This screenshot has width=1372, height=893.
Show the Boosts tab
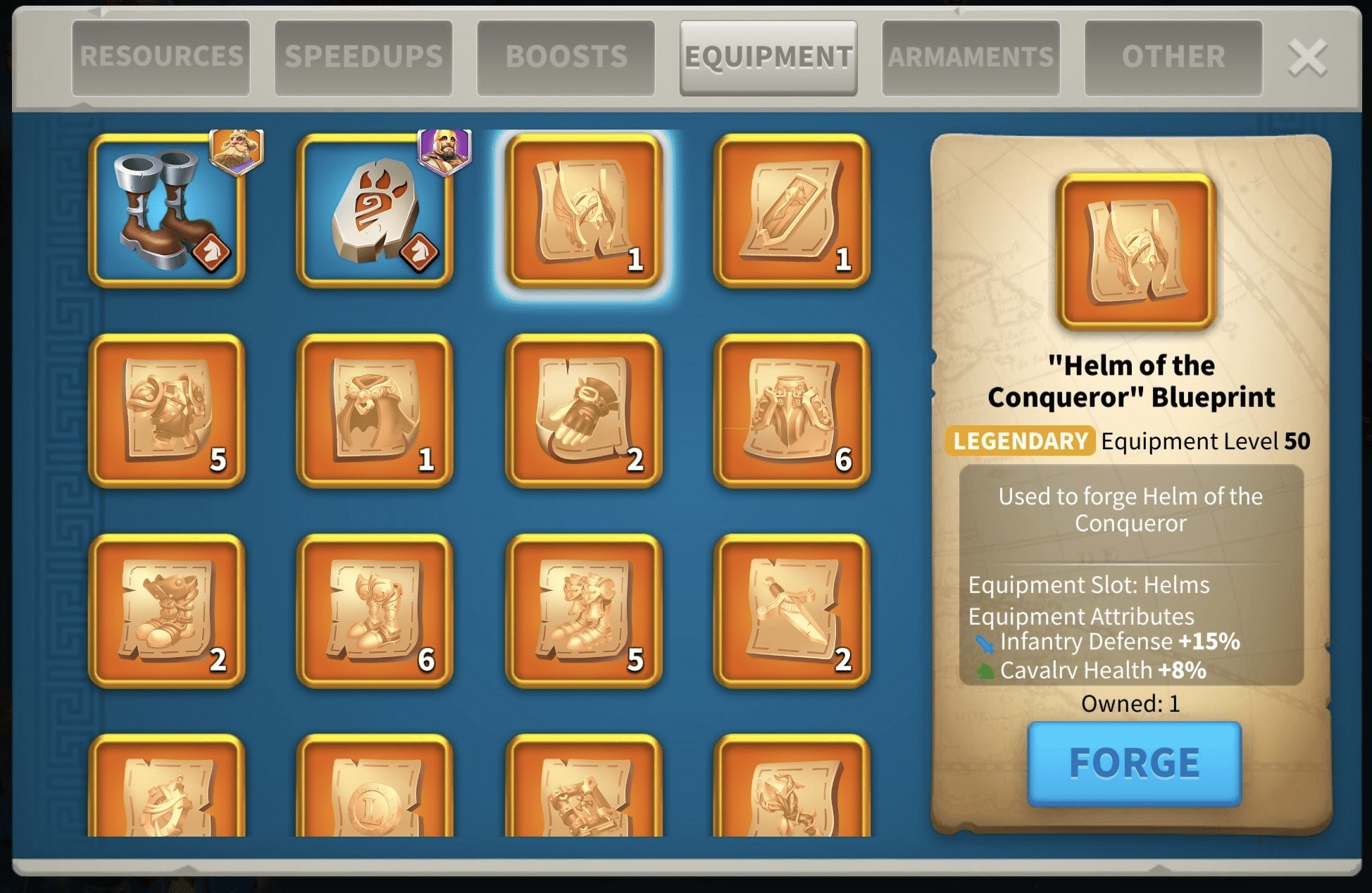(x=566, y=57)
